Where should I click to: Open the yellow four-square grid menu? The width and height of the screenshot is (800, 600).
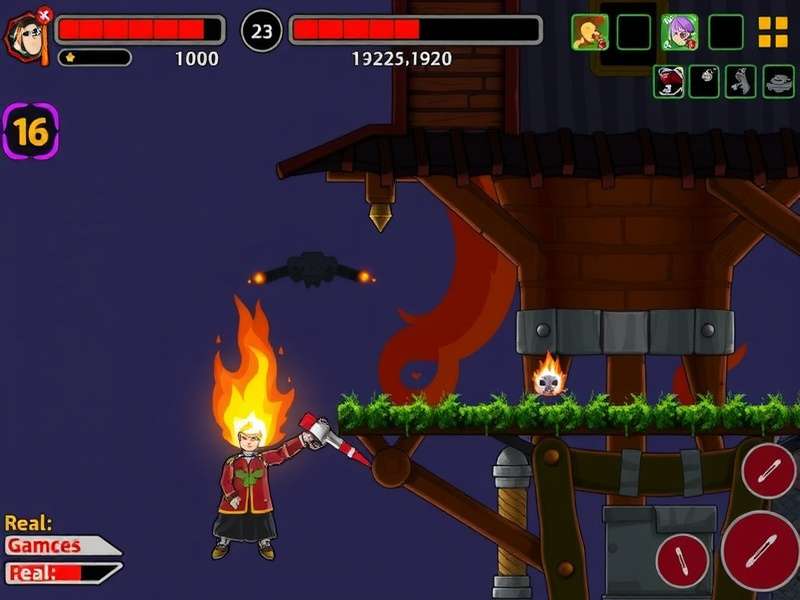pos(773,32)
